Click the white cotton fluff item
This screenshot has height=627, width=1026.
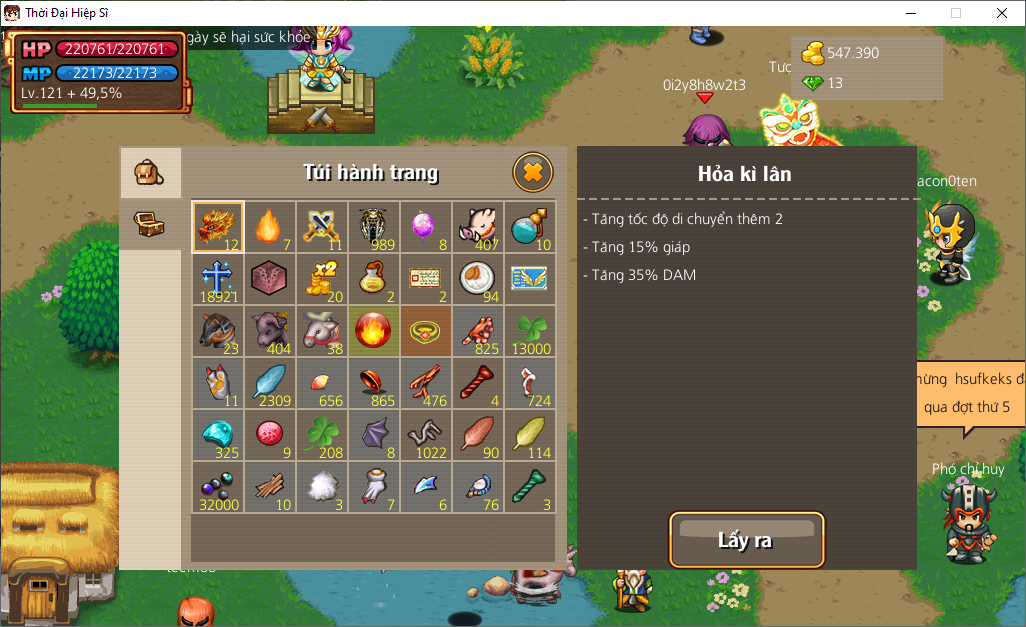pos(322,487)
